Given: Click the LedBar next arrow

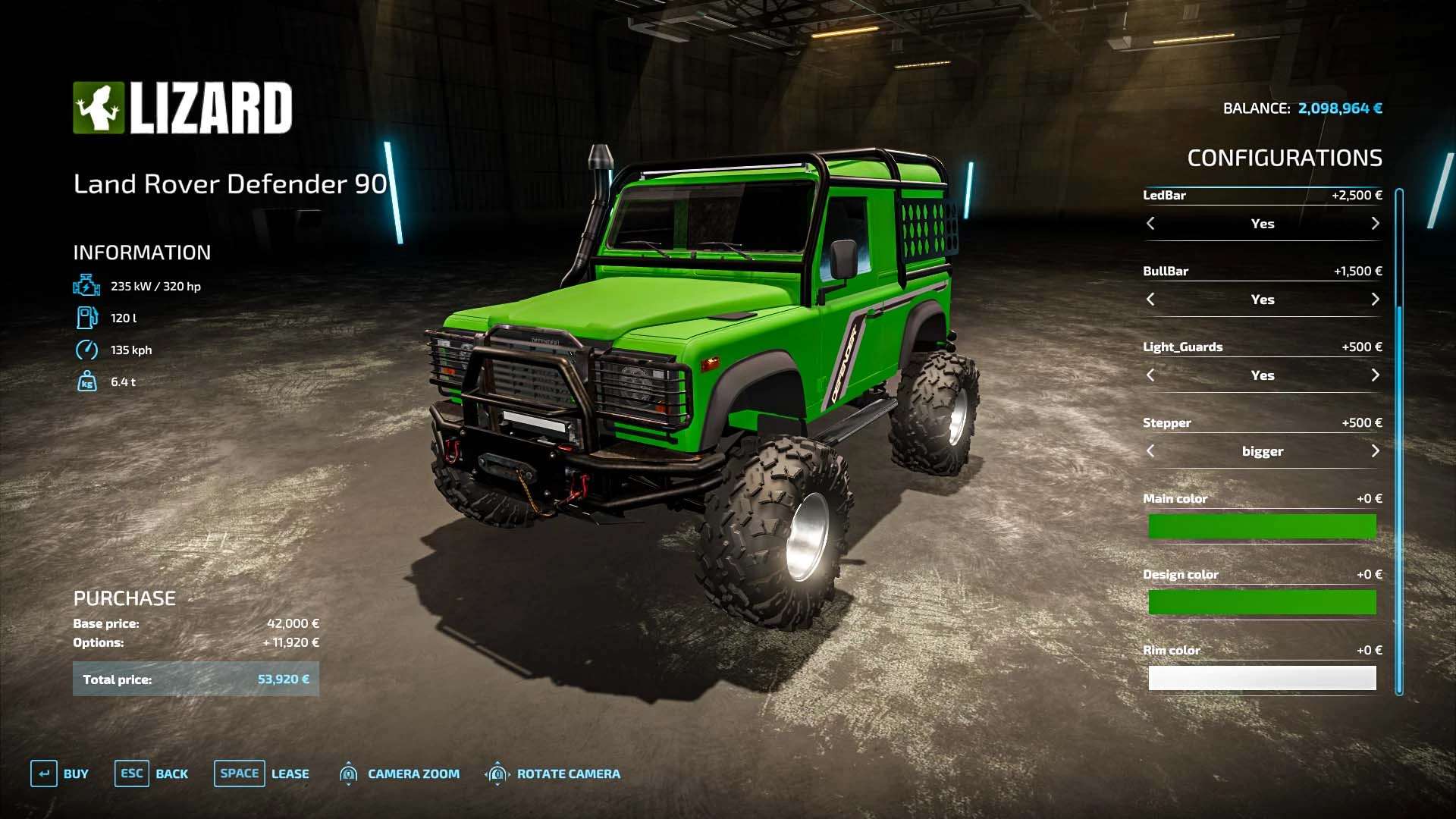Looking at the screenshot, I should (1375, 224).
